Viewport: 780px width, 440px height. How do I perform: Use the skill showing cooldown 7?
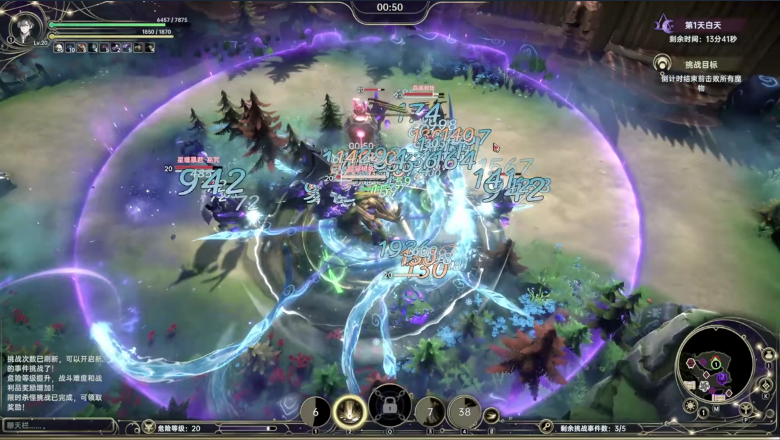tap(430, 411)
